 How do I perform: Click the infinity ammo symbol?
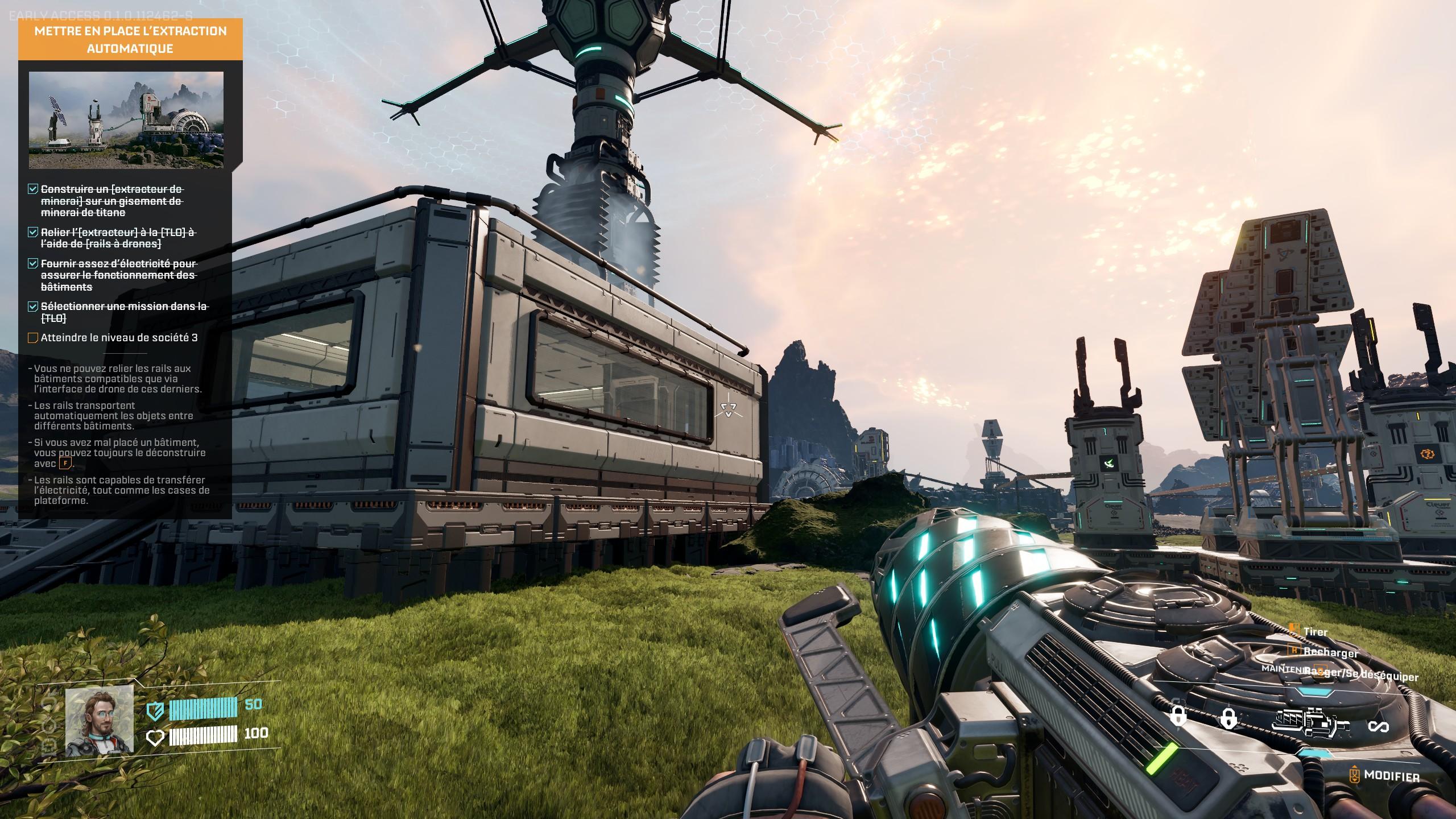point(1378,727)
